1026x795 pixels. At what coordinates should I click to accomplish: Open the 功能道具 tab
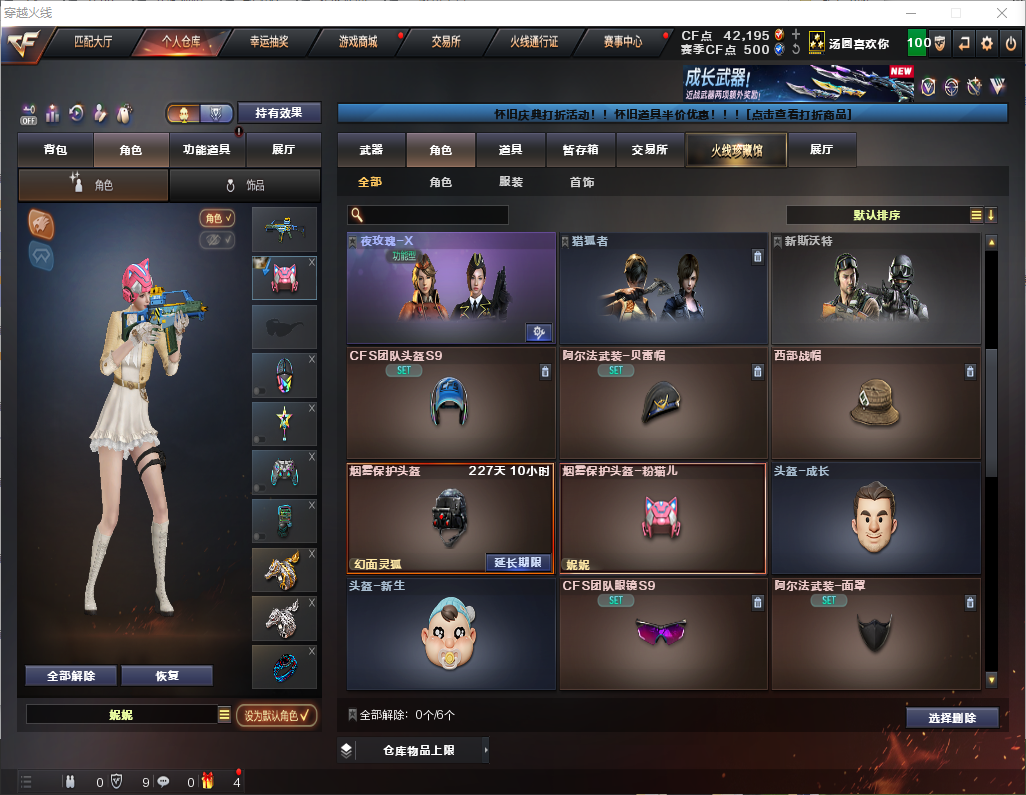click(207, 150)
